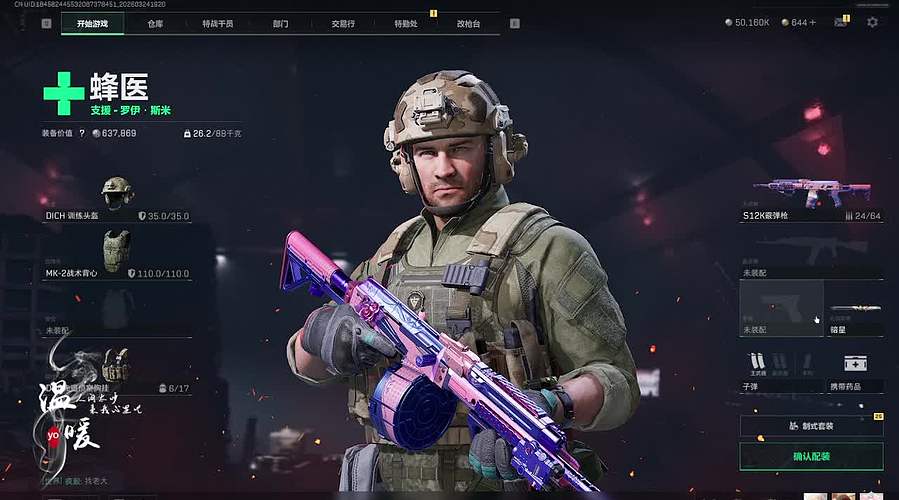Switch to the 开始游戏 tab
899x500 pixels.
pos(92,23)
